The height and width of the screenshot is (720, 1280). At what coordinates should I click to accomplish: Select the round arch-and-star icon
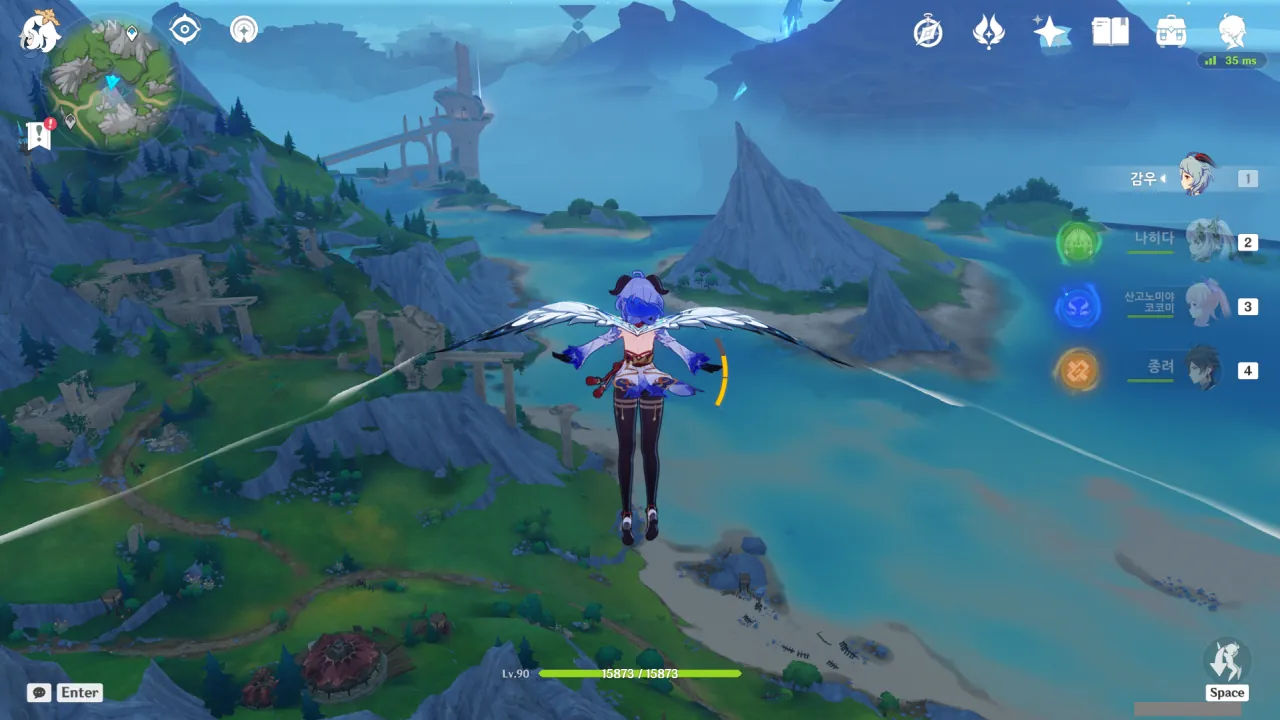[x=243, y=29]
